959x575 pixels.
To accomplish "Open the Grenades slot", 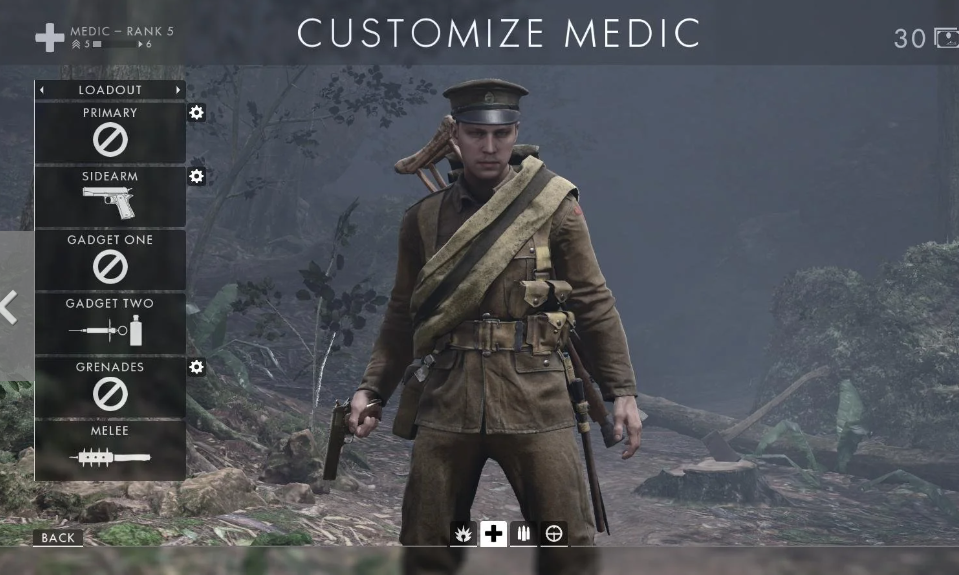I will click(110, 387).
